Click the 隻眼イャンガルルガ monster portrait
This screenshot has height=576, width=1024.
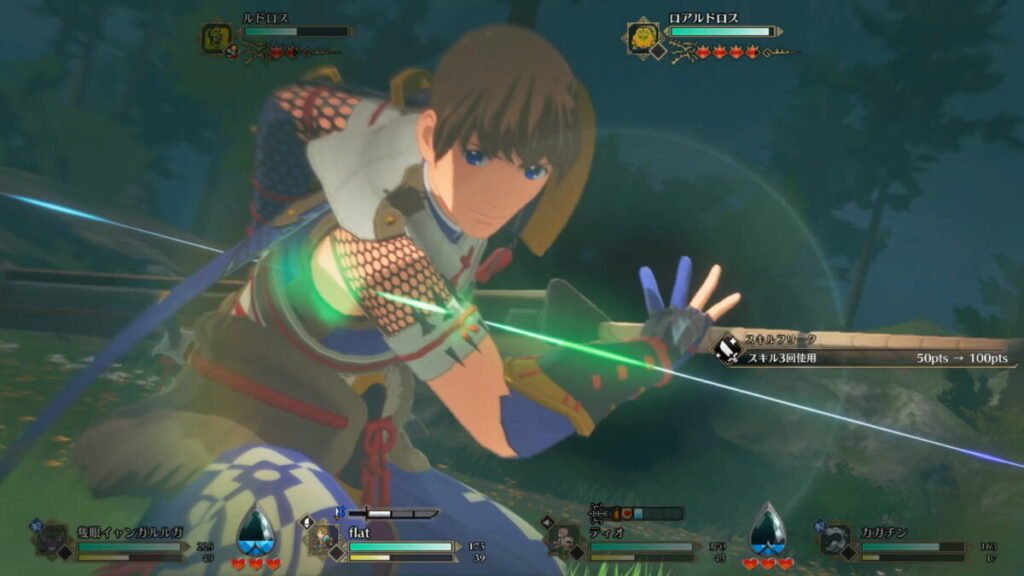click(50, 540)
